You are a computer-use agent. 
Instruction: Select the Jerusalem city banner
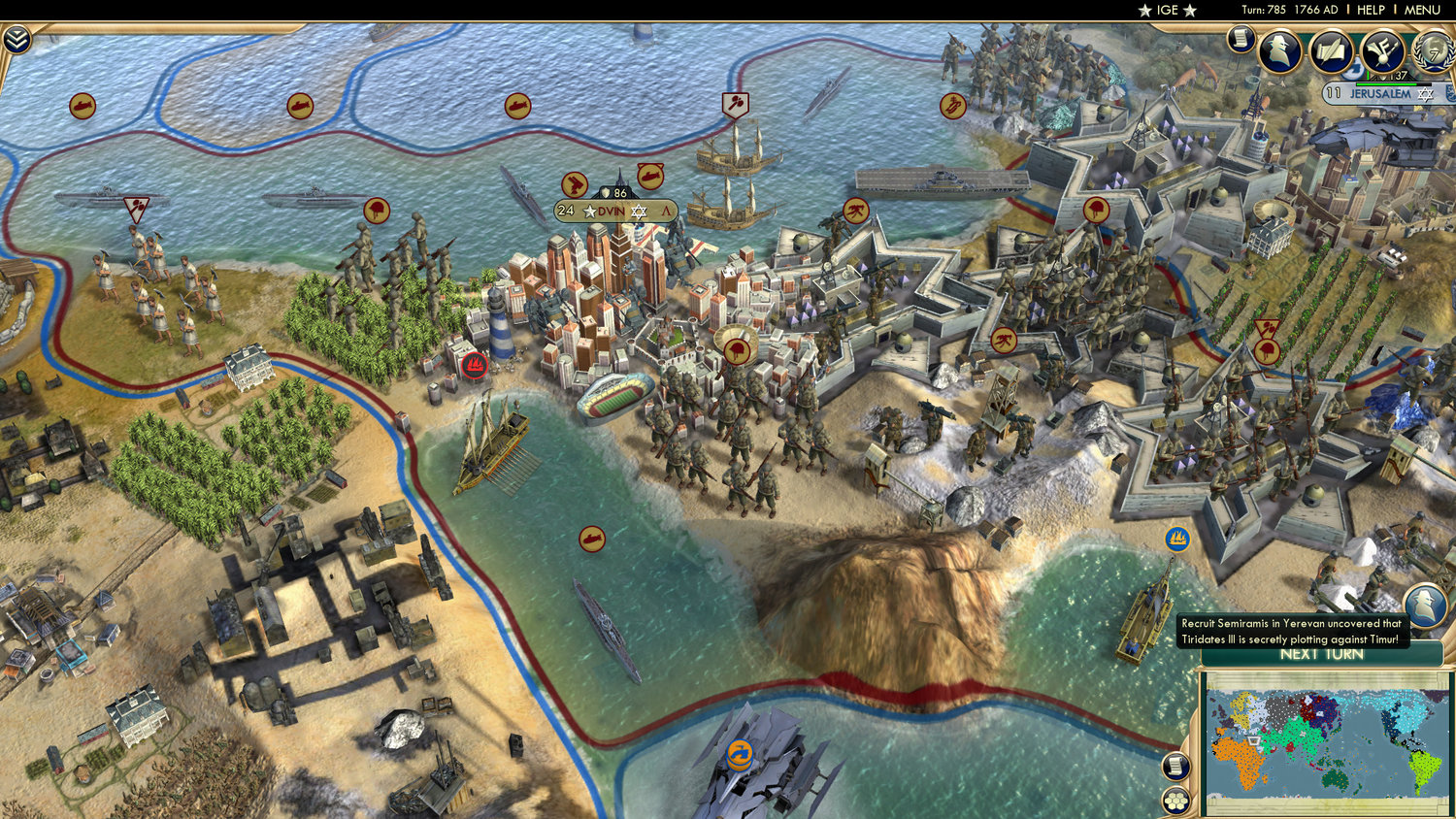pyautogui.click(x=1378, y=92)
